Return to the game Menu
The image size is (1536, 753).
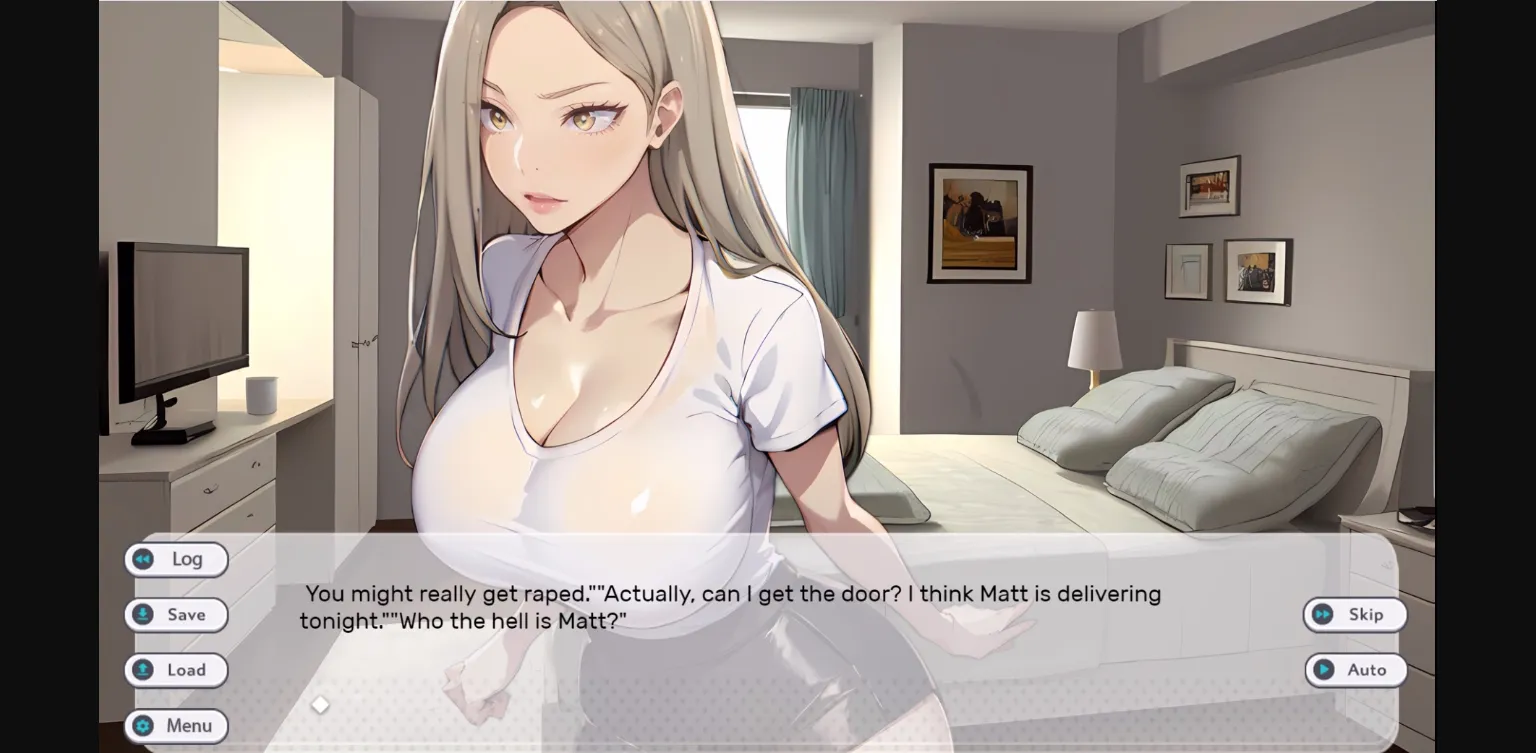[177, 726]
